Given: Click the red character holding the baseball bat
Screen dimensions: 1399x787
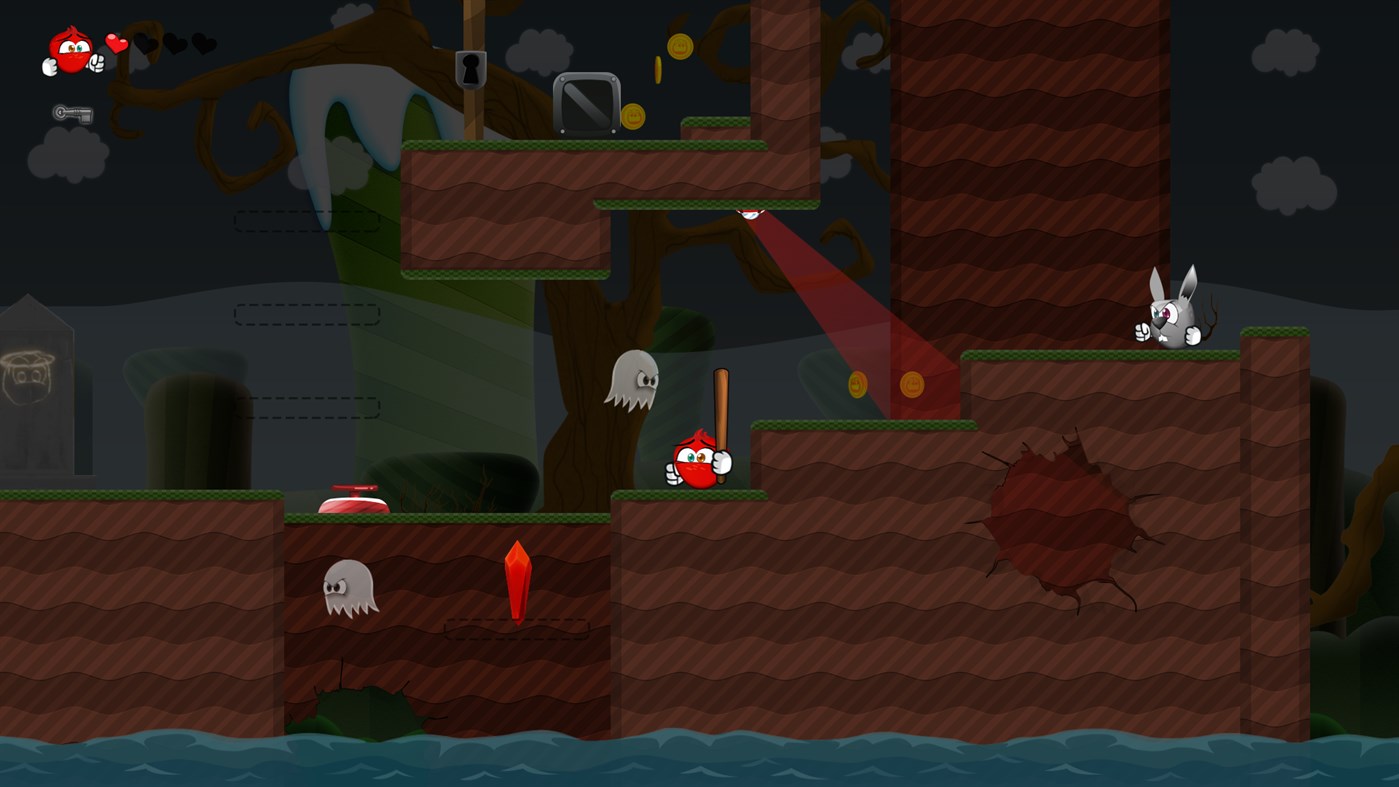Looking at the screenshot, I should pos(697,461).
